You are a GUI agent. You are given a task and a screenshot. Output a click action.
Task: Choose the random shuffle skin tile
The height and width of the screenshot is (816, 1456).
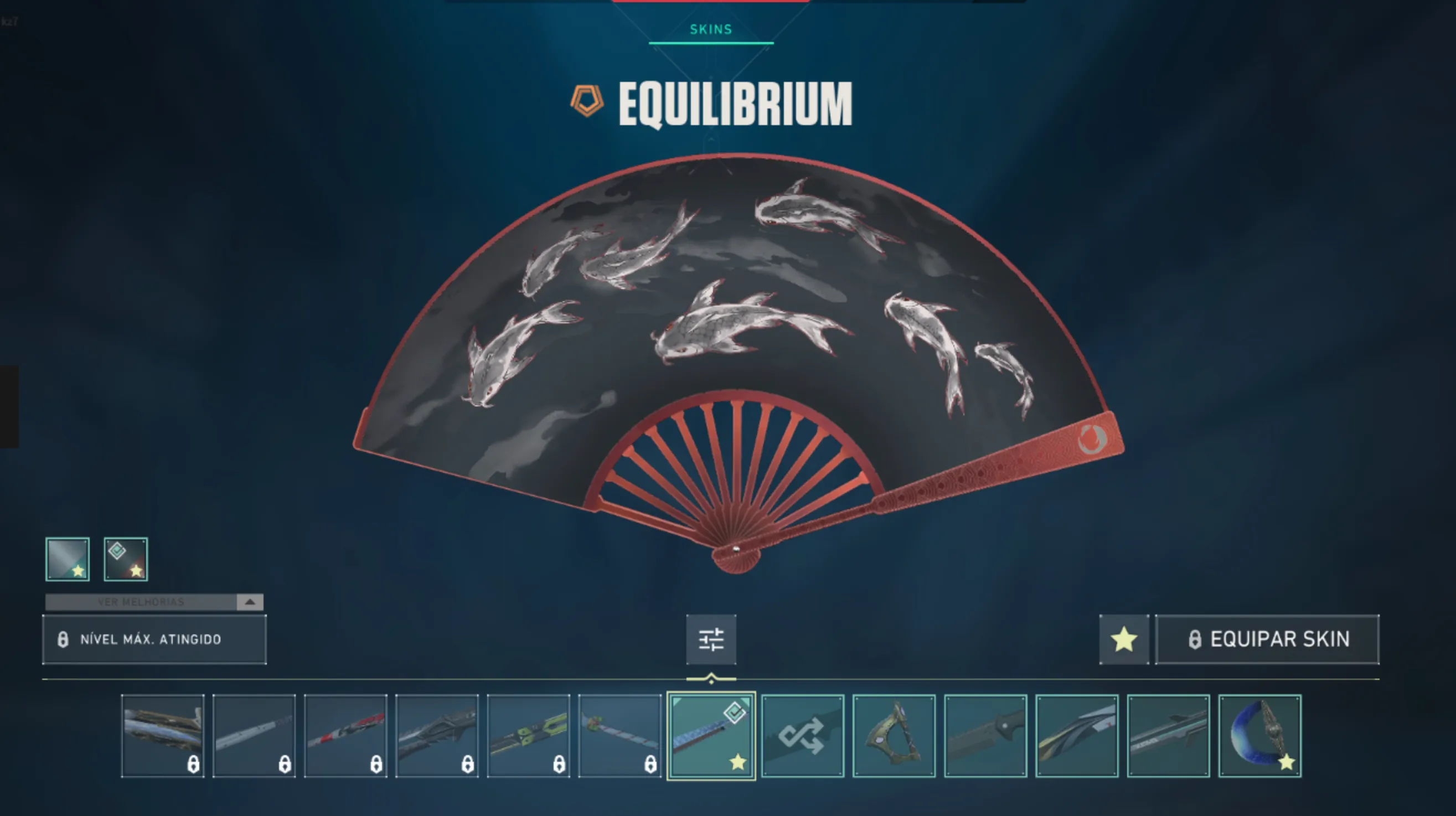point(803,736)
